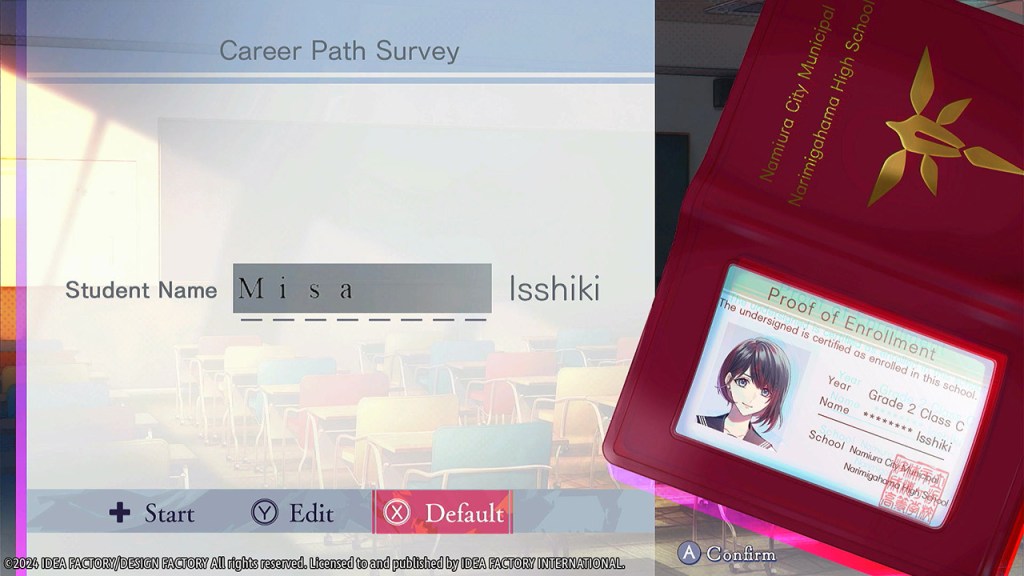Click the Student Name input field
Image resolution: width=1024 pixels, height=576 pixels.
tap(362, 289)
